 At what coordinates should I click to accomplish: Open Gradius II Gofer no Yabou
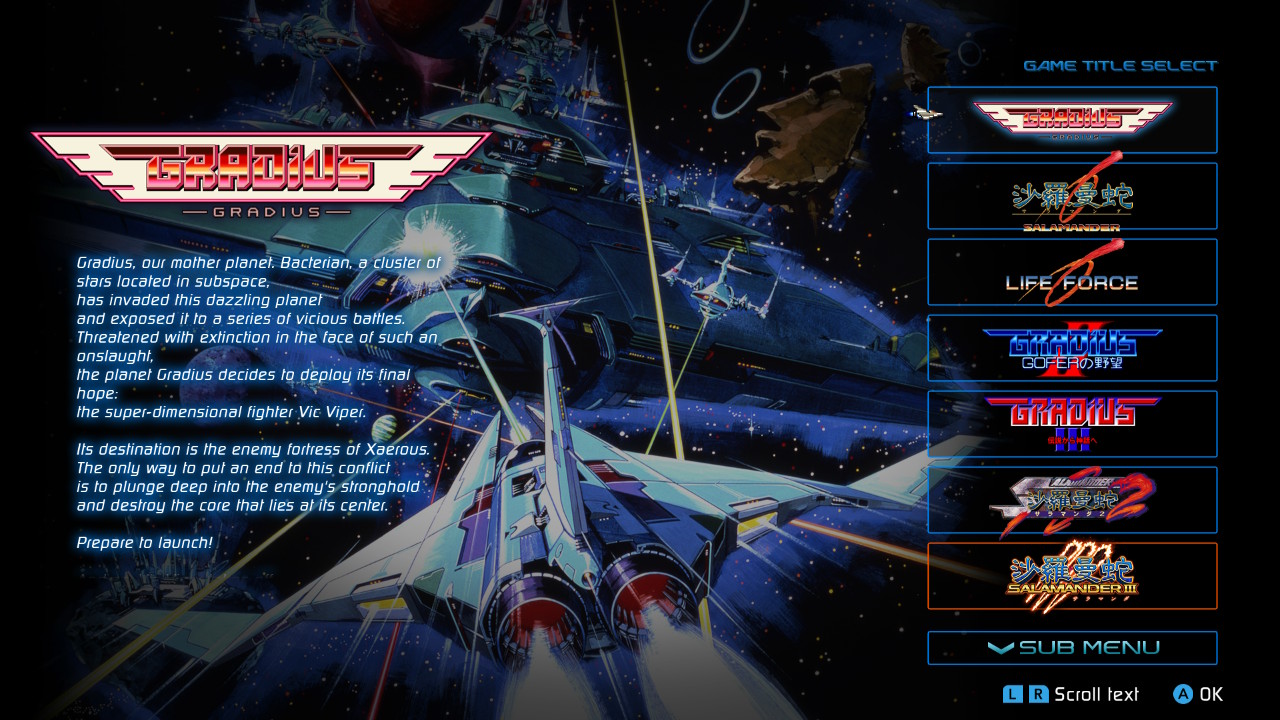click(1072, 347)
